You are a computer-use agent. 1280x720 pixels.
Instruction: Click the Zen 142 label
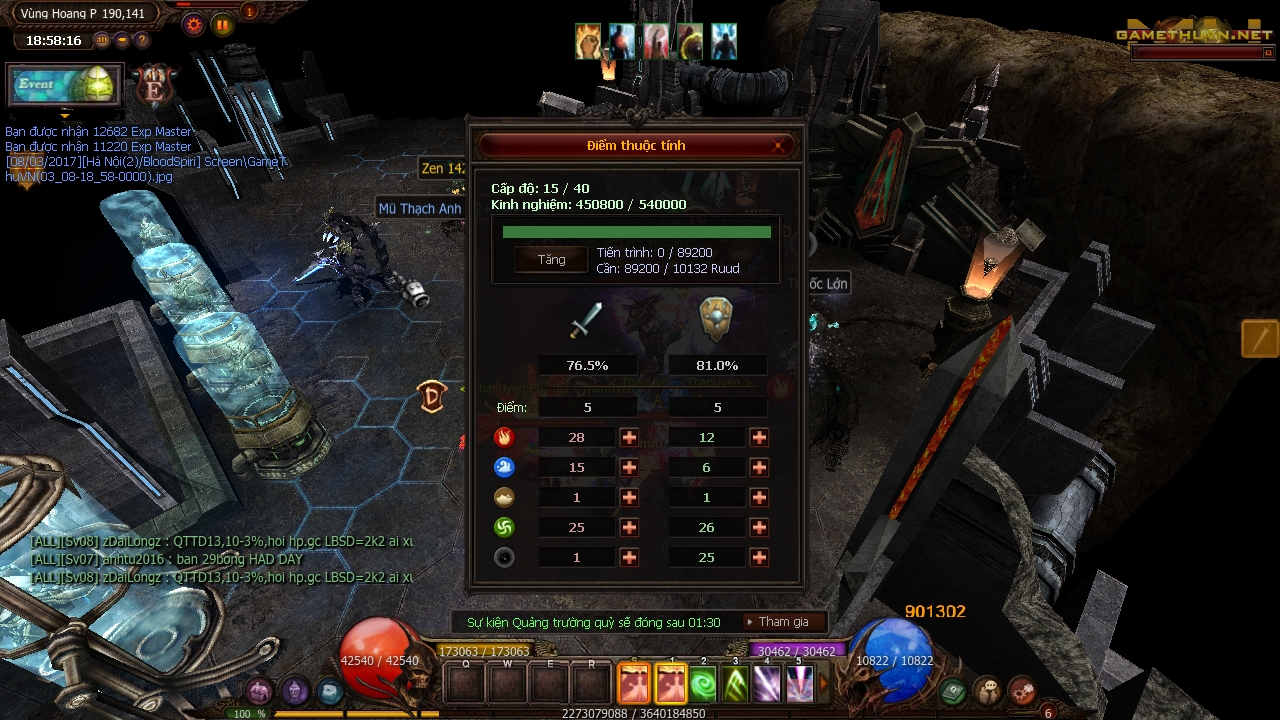tap(443, 168)
